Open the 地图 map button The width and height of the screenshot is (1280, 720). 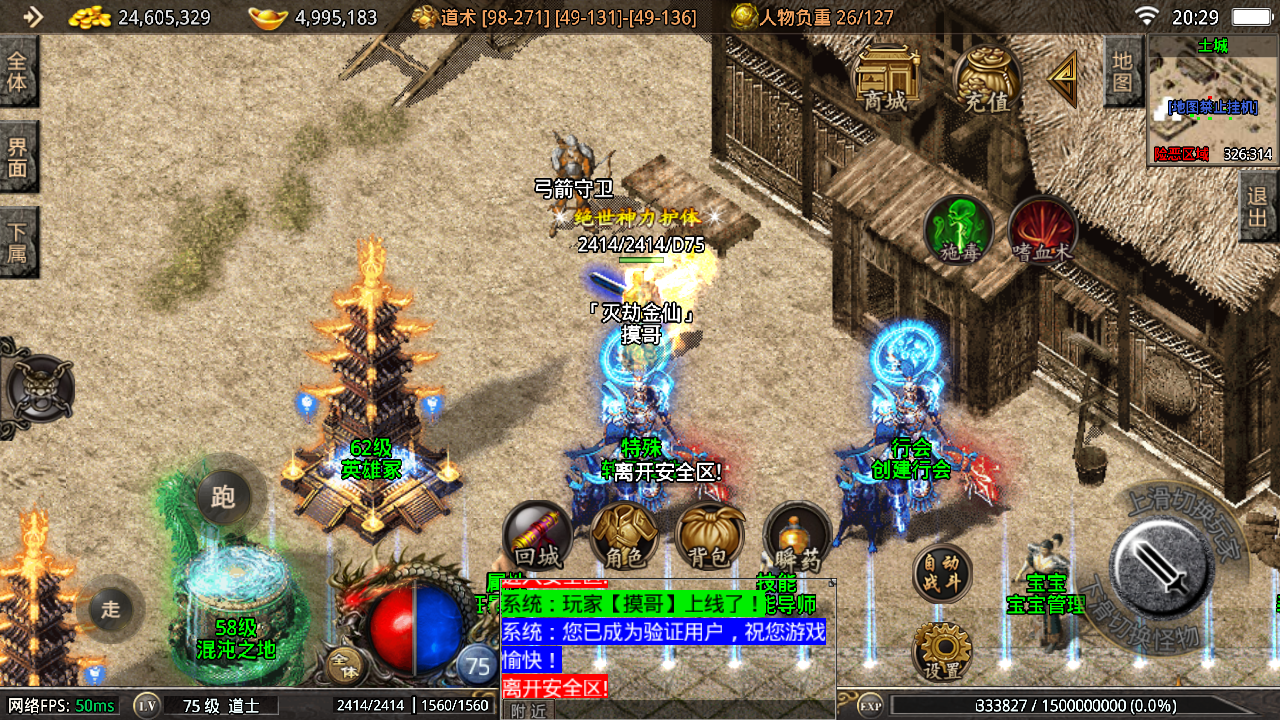[x=1123, y=70]
